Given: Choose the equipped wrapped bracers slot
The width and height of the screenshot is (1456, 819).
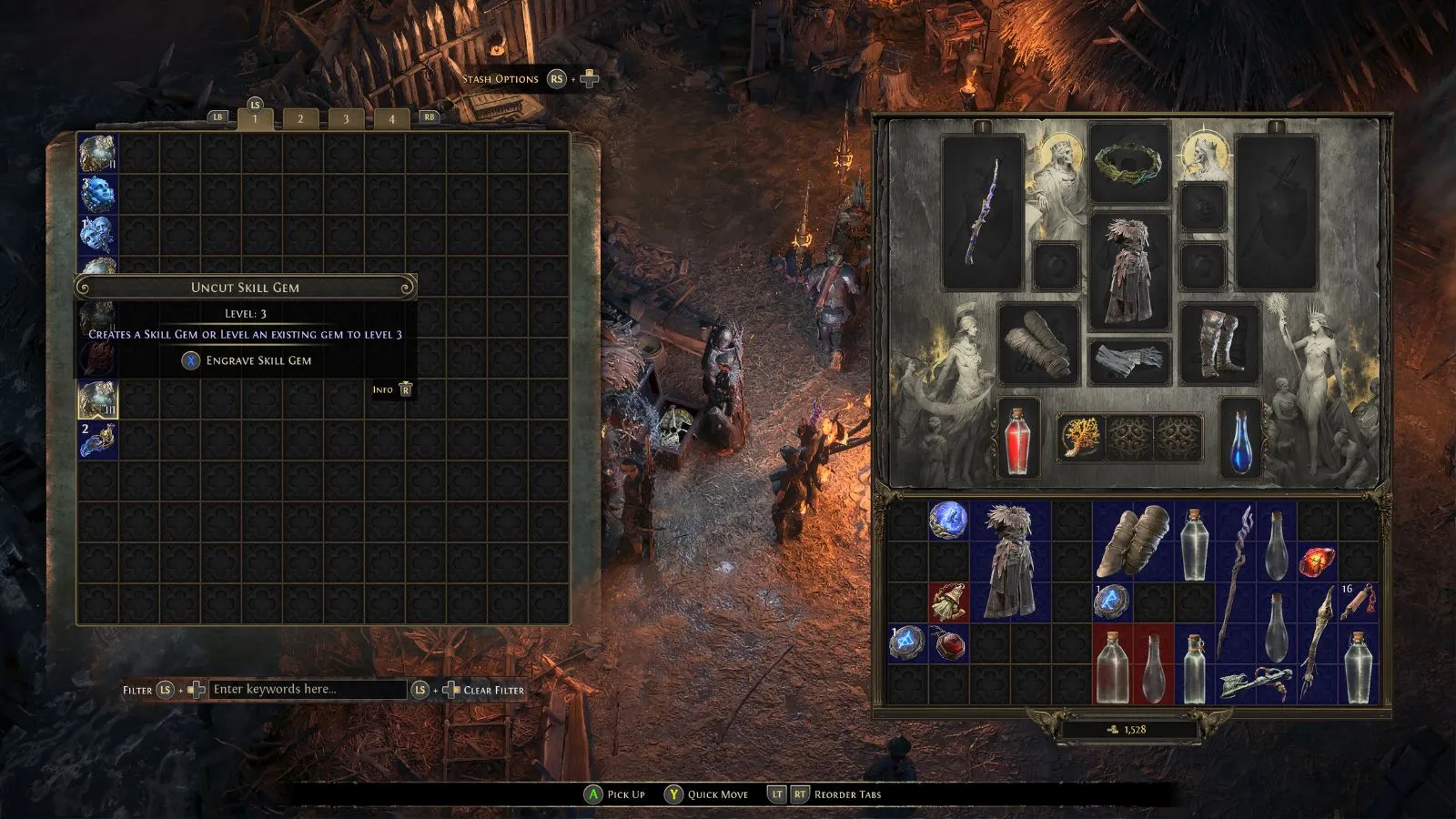Looking at the screenshot, I should [x=1038, y=343].
